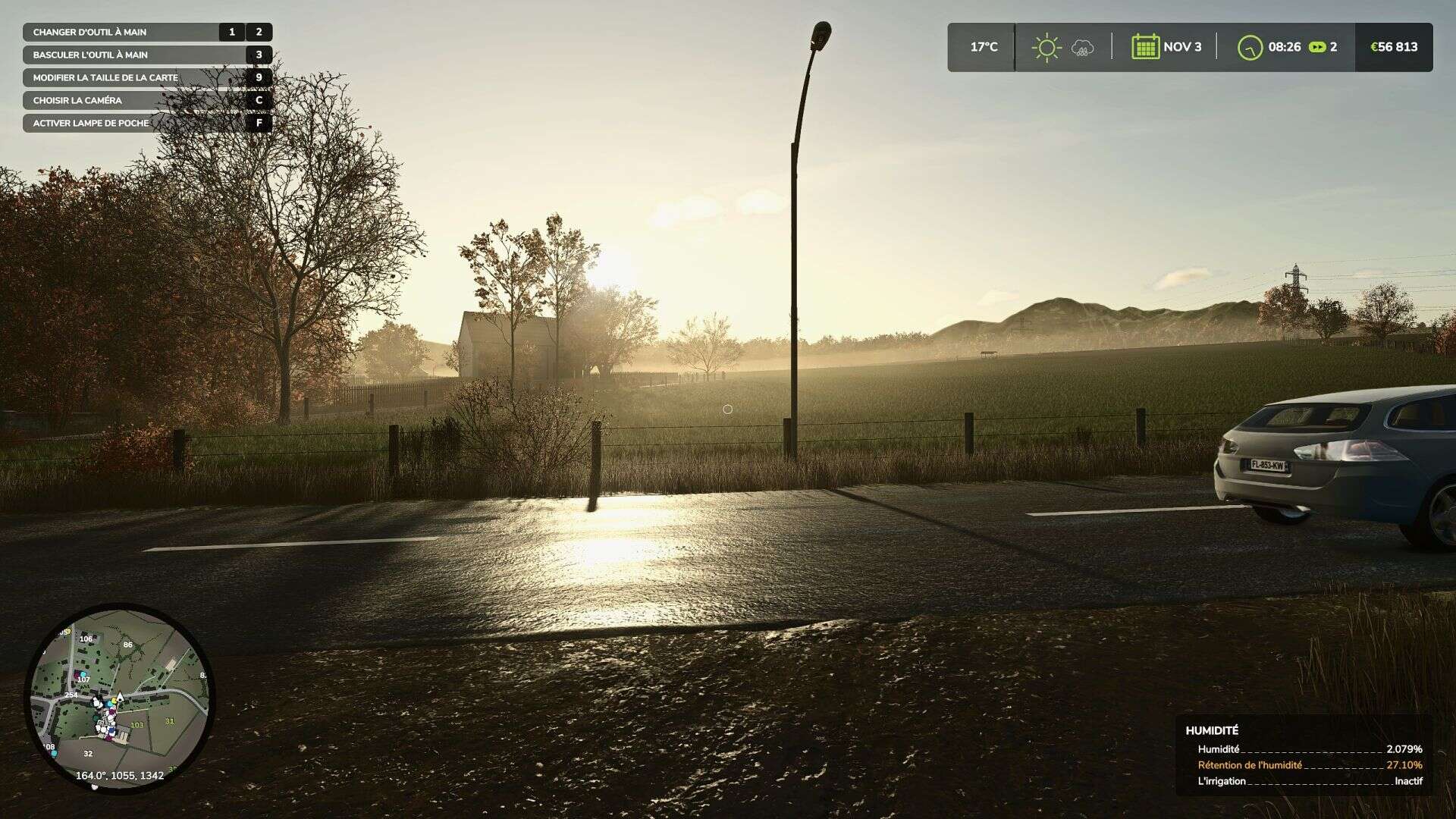Open the circular minimap
This screenshot has width=1456, height=819.
(119, 697)
